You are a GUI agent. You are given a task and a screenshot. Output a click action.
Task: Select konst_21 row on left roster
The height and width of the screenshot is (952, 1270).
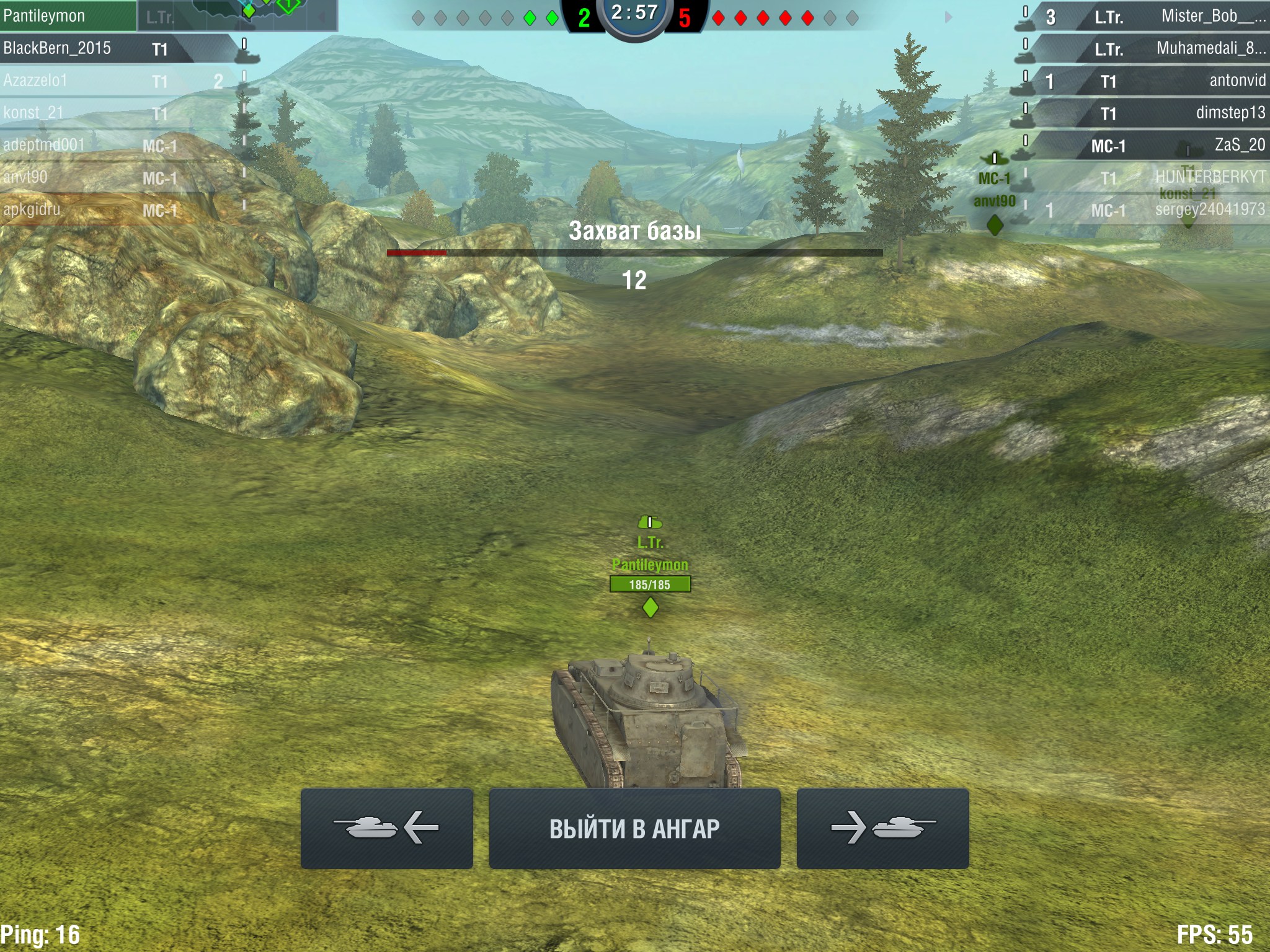pos(93,113)
